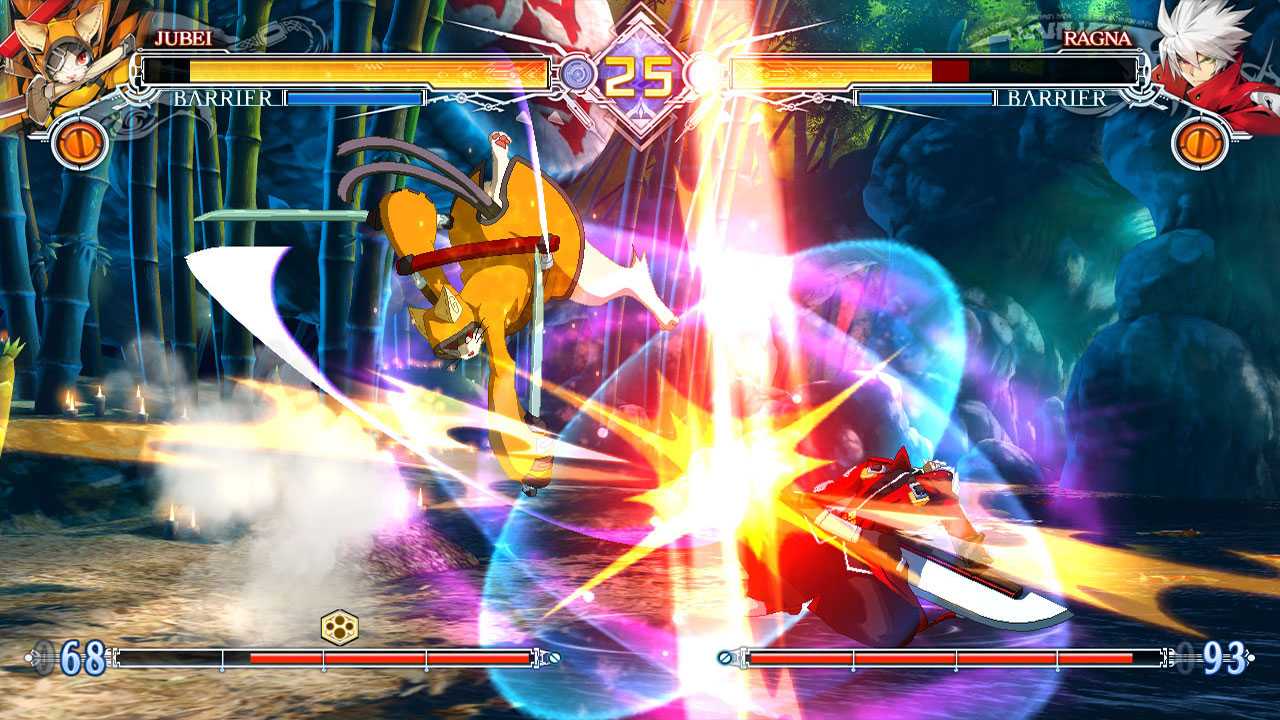Click the red damage portion of Ragna's health bar

tap(953, 71)
